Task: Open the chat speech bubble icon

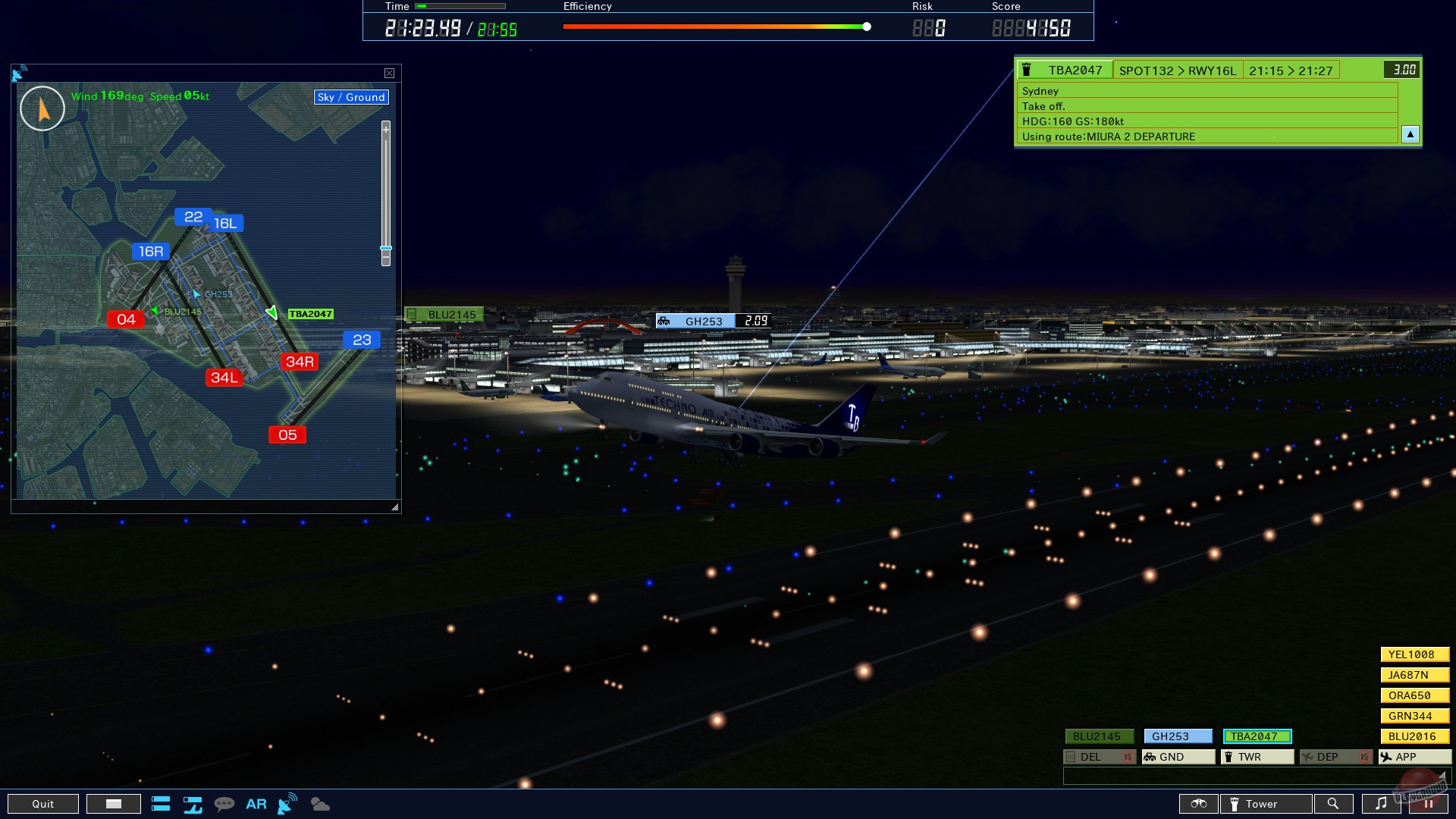Action: [224, 804]
